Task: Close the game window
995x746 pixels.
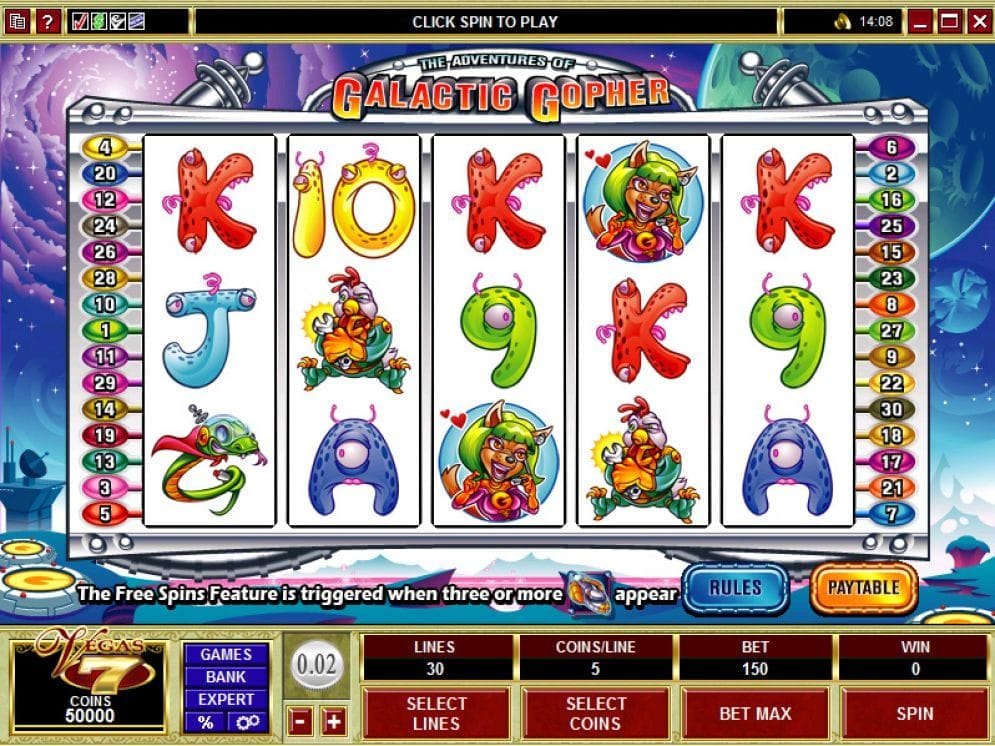Action: 977,20
